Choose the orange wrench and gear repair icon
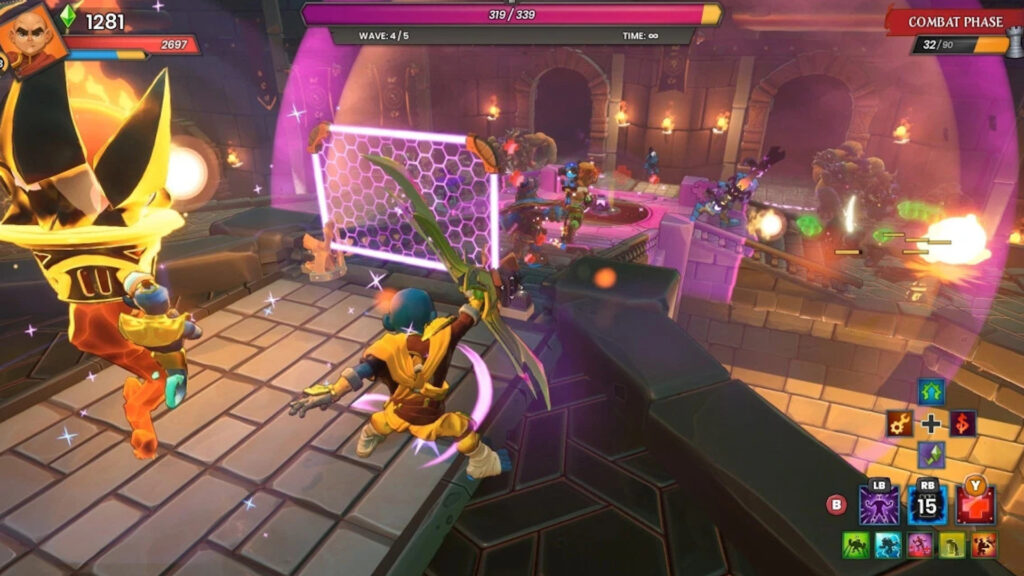Viewport: 1024px width, 576px height. point(899,423)
